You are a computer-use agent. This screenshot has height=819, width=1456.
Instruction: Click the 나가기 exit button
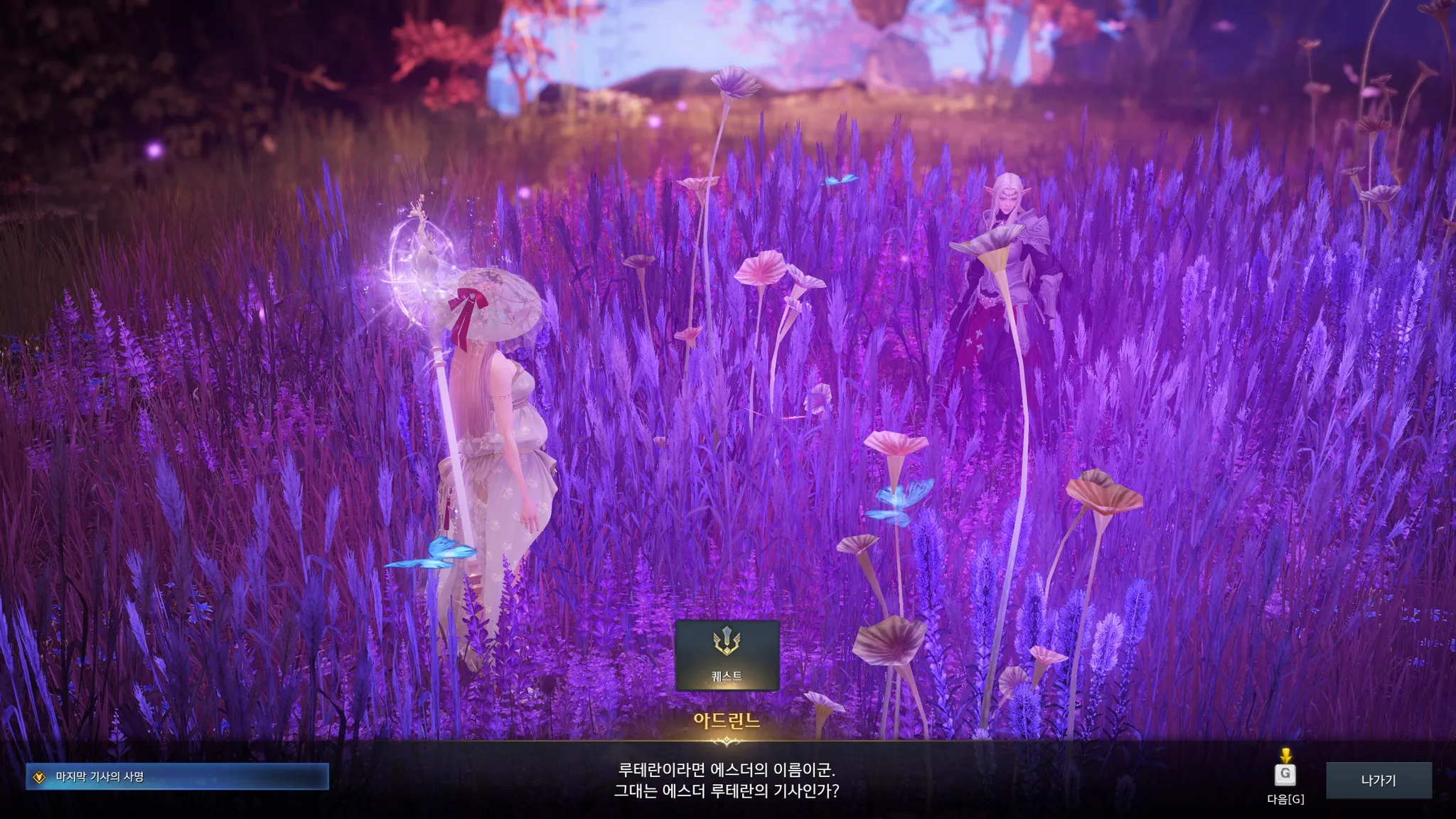click(1379, 780)
